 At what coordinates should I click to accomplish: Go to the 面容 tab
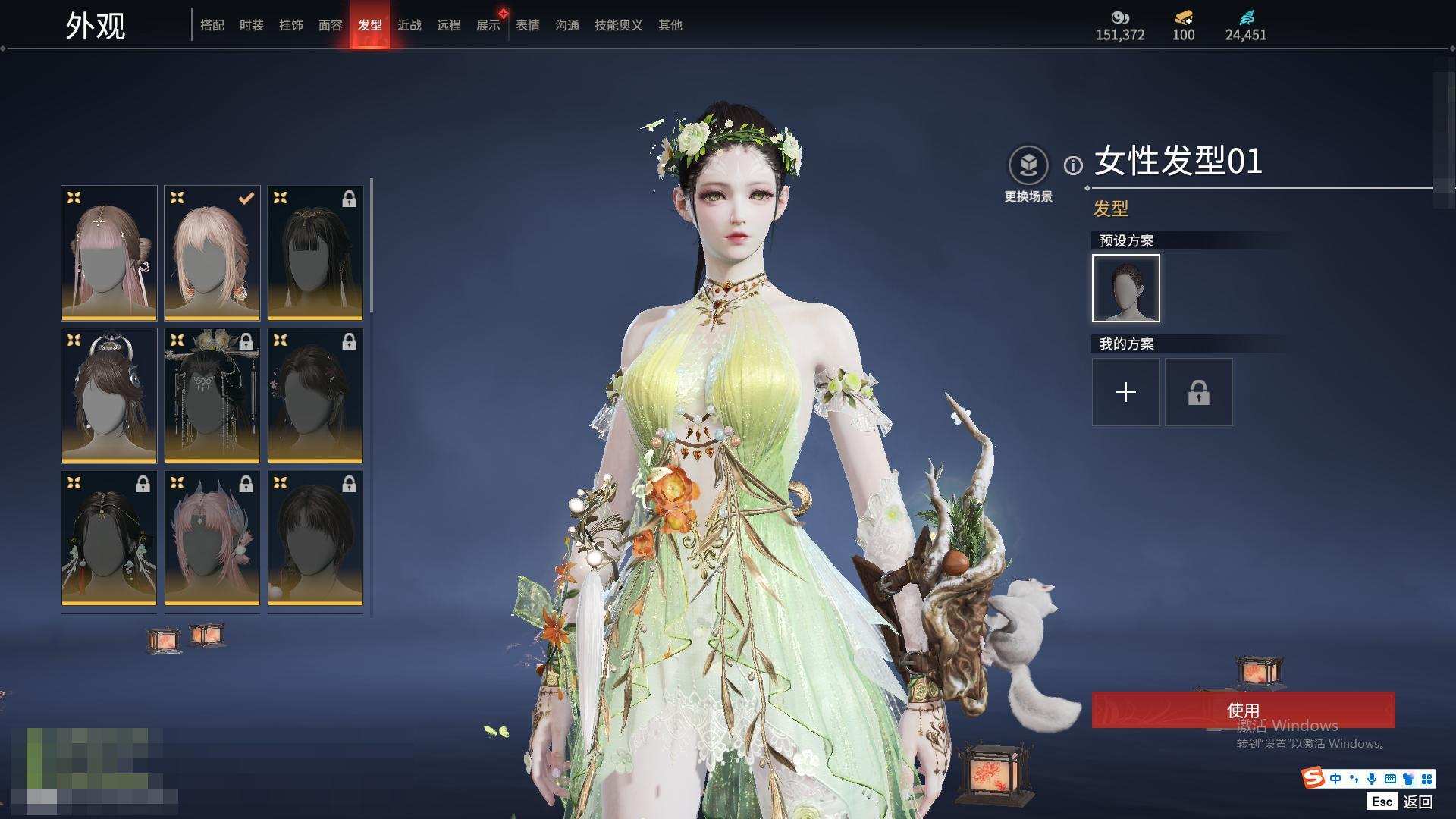pyautogui.click(x=330, y=25)
